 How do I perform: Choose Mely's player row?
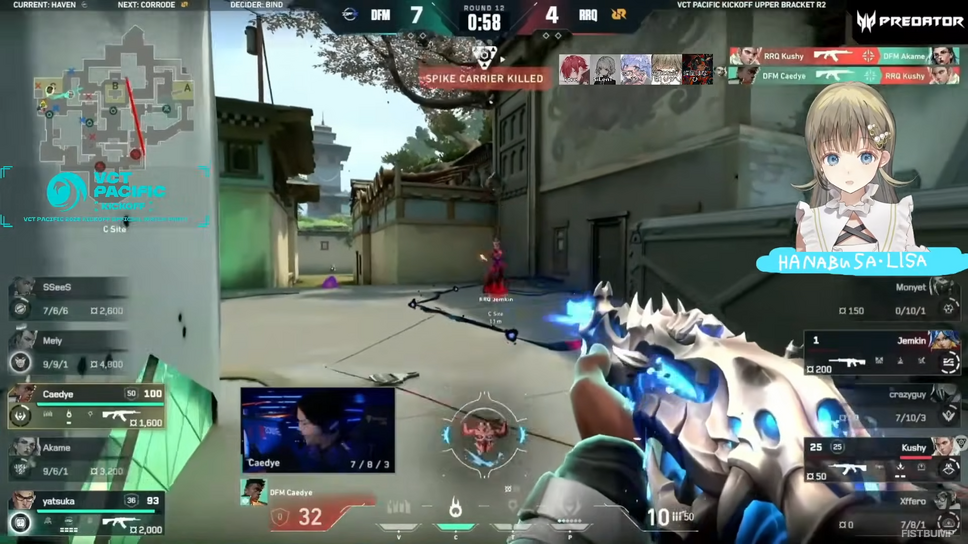point(70,352)
